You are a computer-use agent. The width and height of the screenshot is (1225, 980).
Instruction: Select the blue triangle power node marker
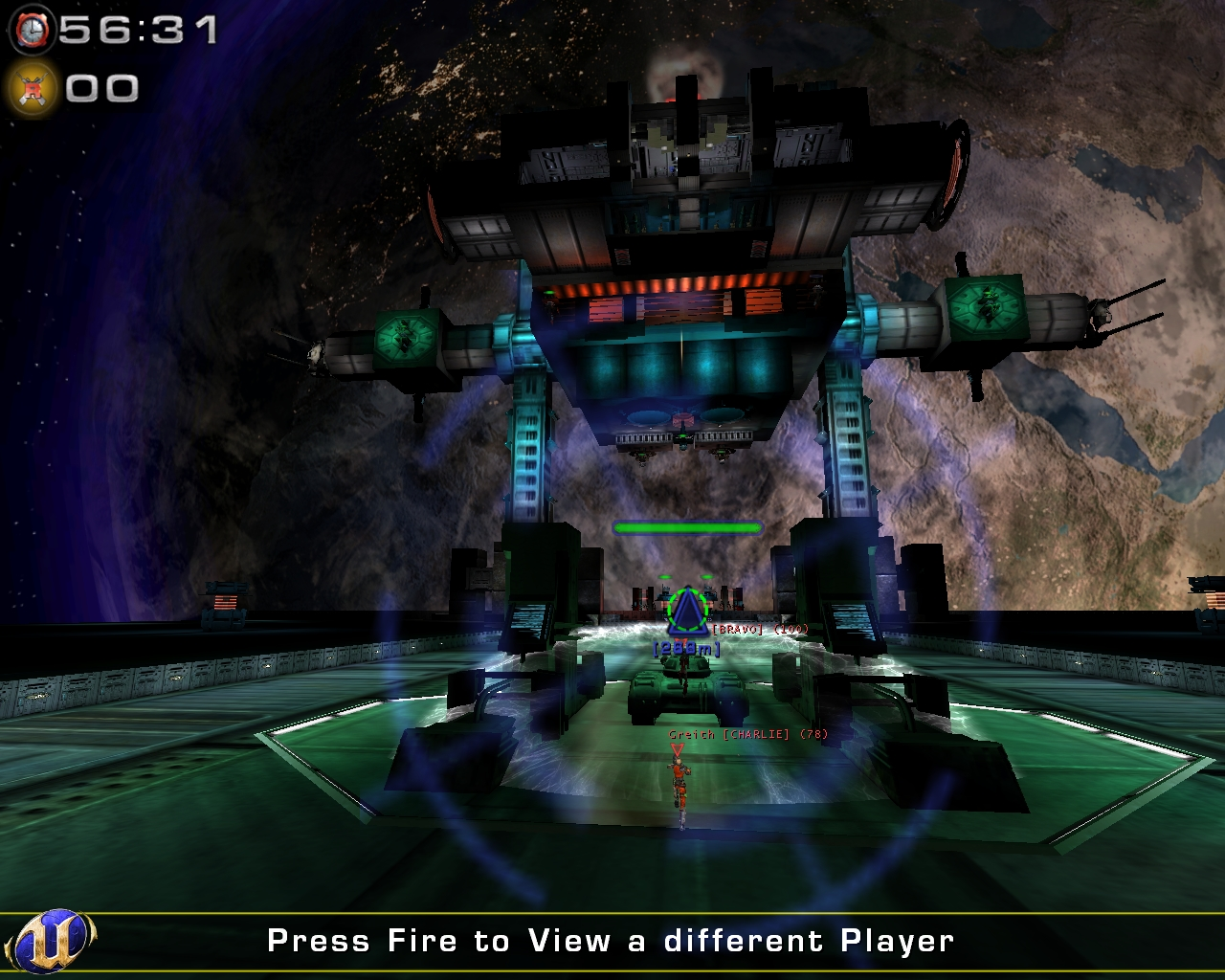coord(688,612)
